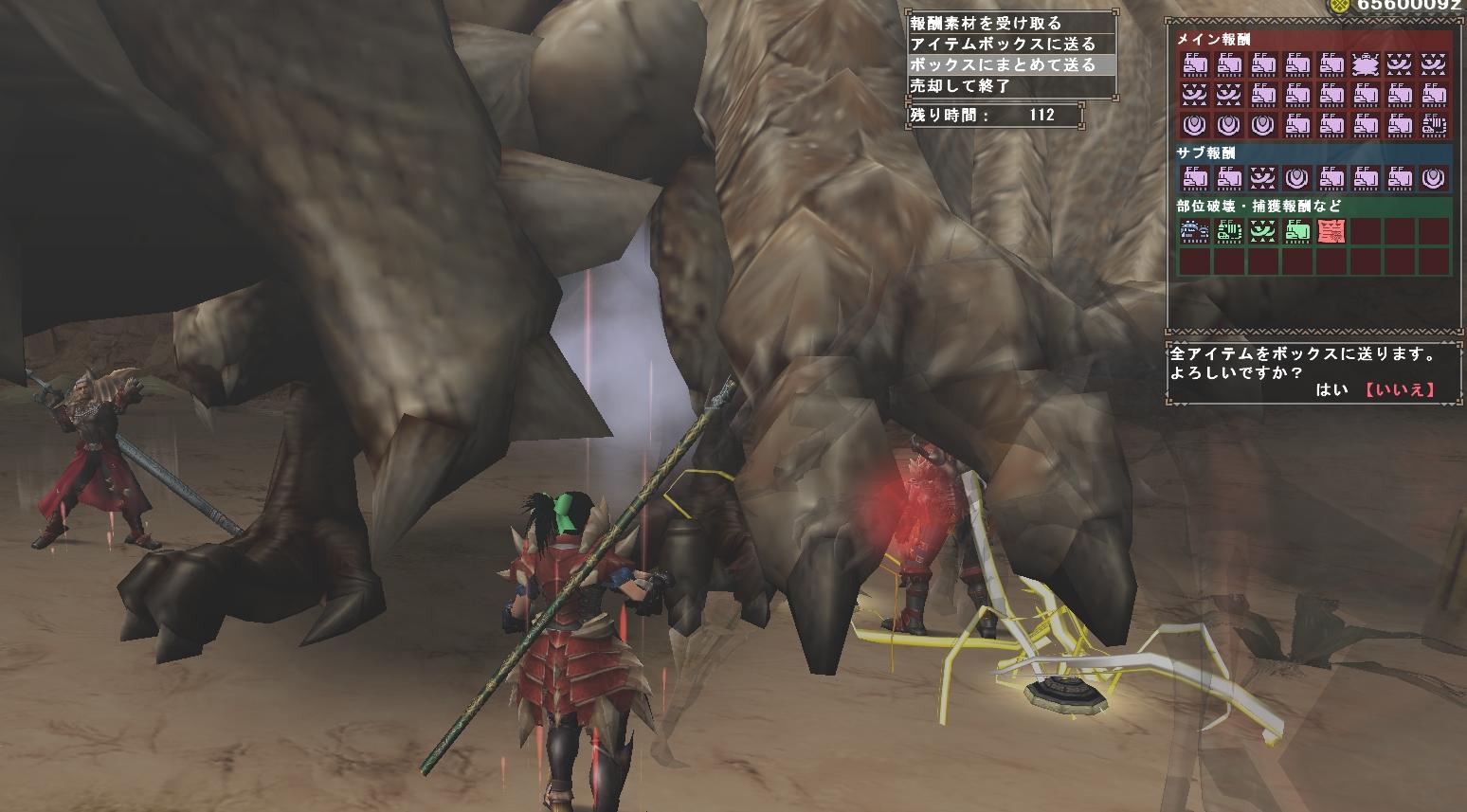1467x812 pixels.
Task: Pick the green scale break reward
Action: (x=1297, y=230)
